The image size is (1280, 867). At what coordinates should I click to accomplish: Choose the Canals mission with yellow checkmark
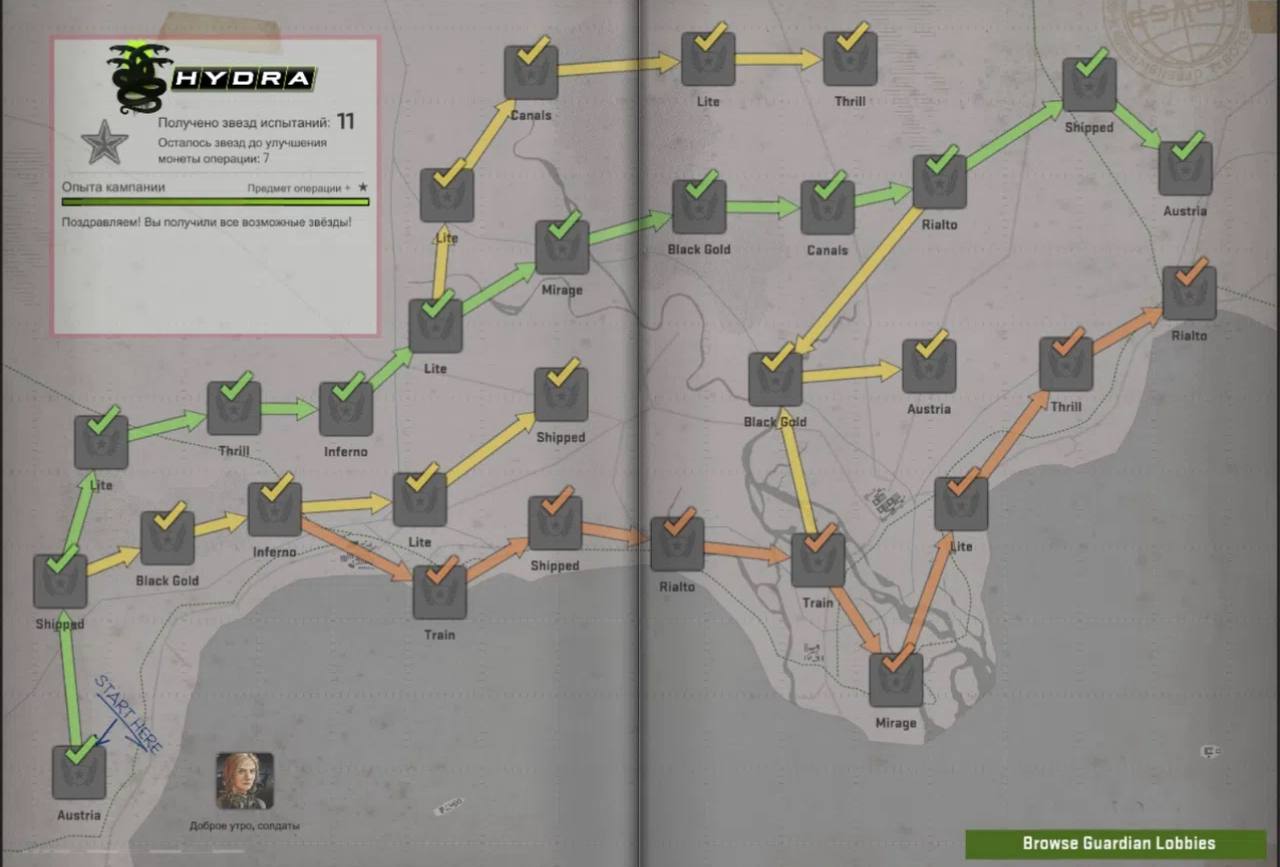[x=530, y=72]
